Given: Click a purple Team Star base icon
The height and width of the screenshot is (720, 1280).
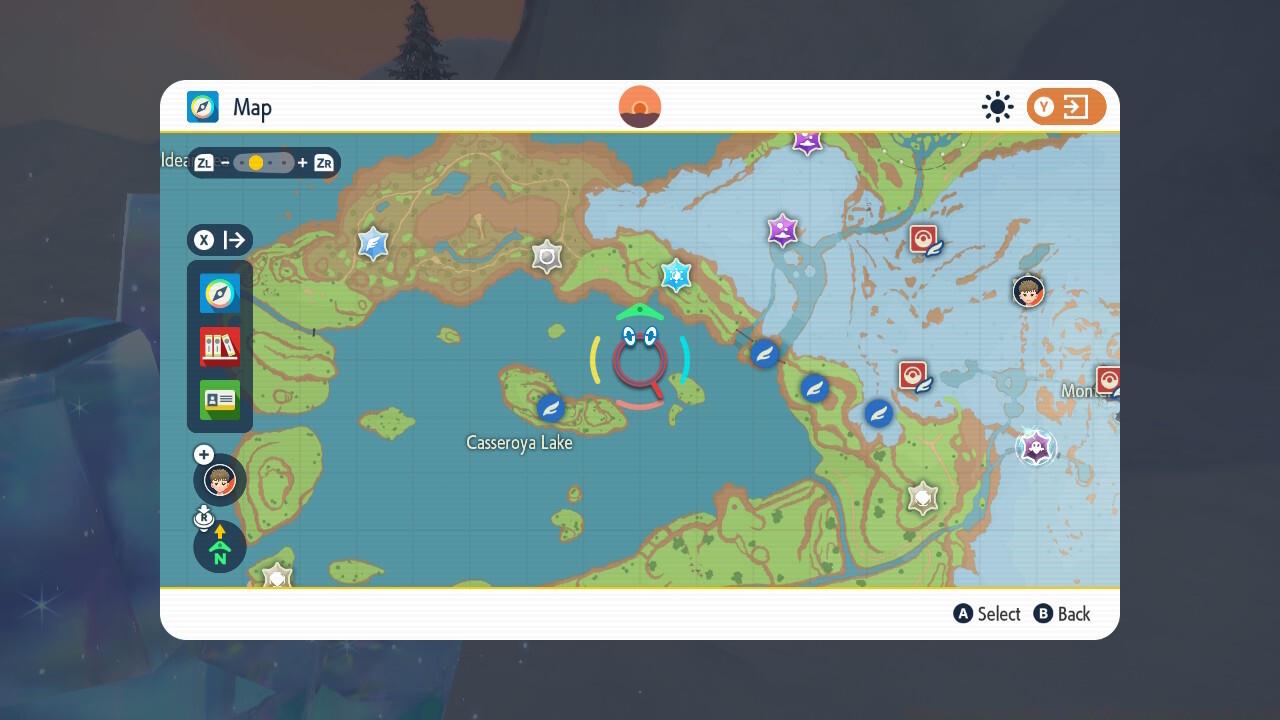Looking at the screenshot, I should tap(782, 231).
